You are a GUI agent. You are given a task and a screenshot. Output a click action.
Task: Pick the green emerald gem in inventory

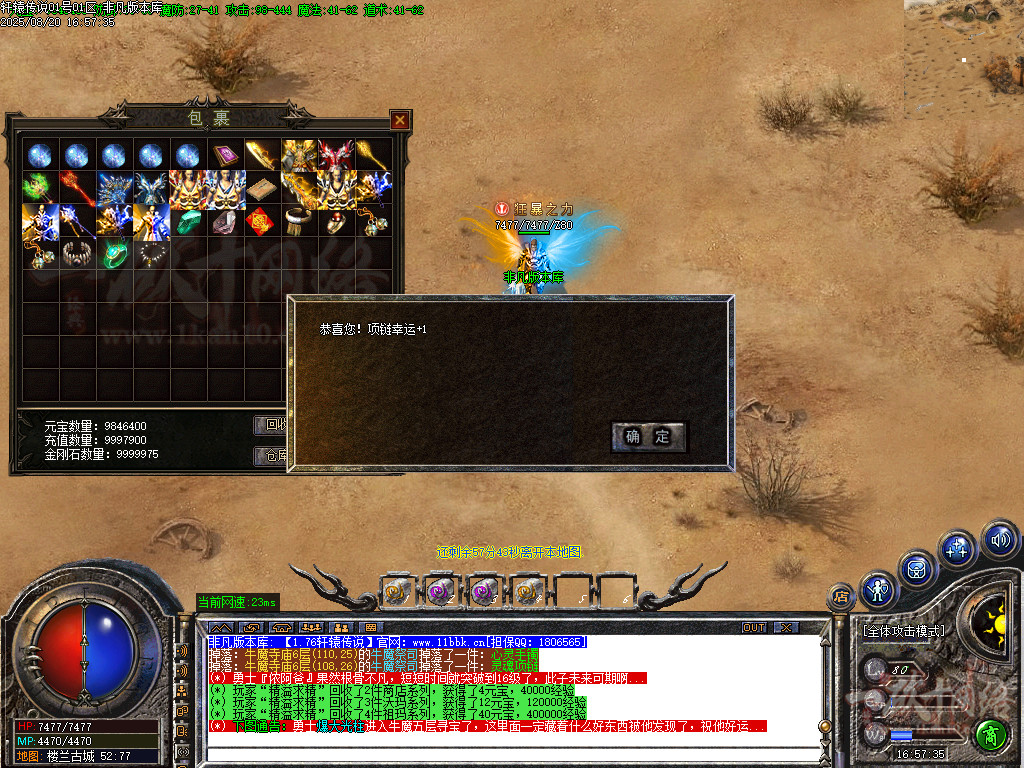coord(188,221)
